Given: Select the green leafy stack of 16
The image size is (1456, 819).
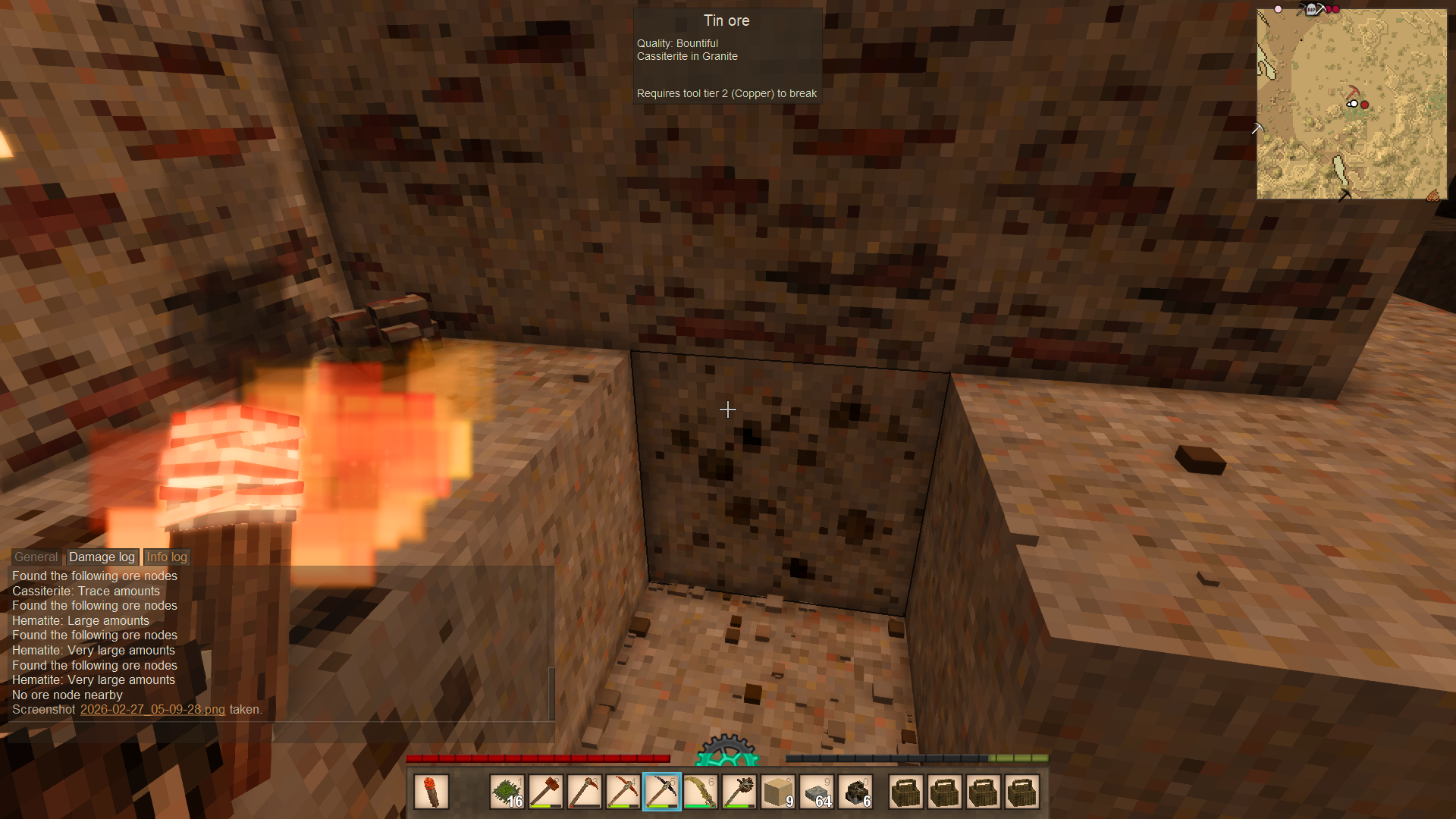Looking at the screenshot, I should [x=507, y=792].
